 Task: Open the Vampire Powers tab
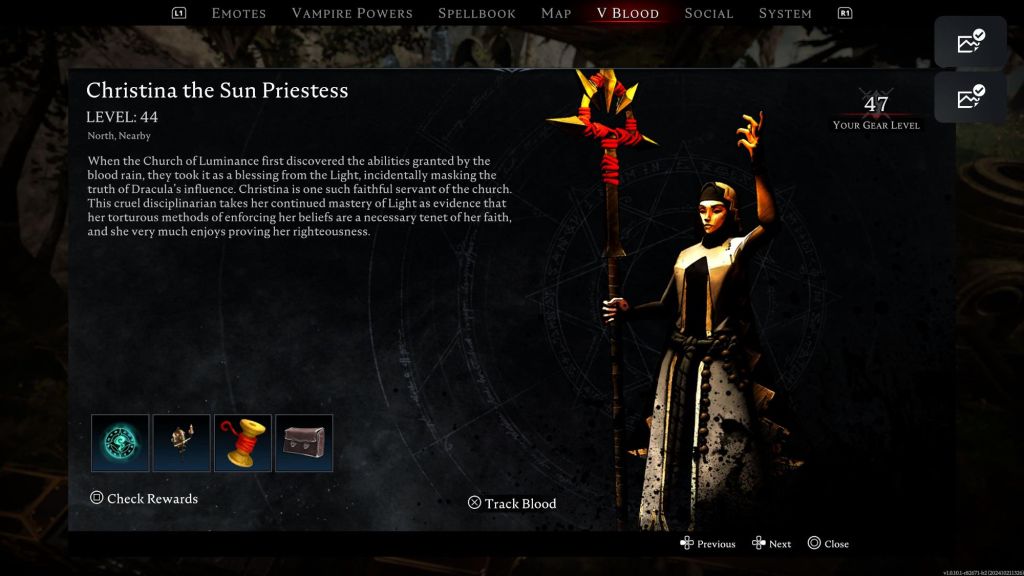click(x=352, y=13)
